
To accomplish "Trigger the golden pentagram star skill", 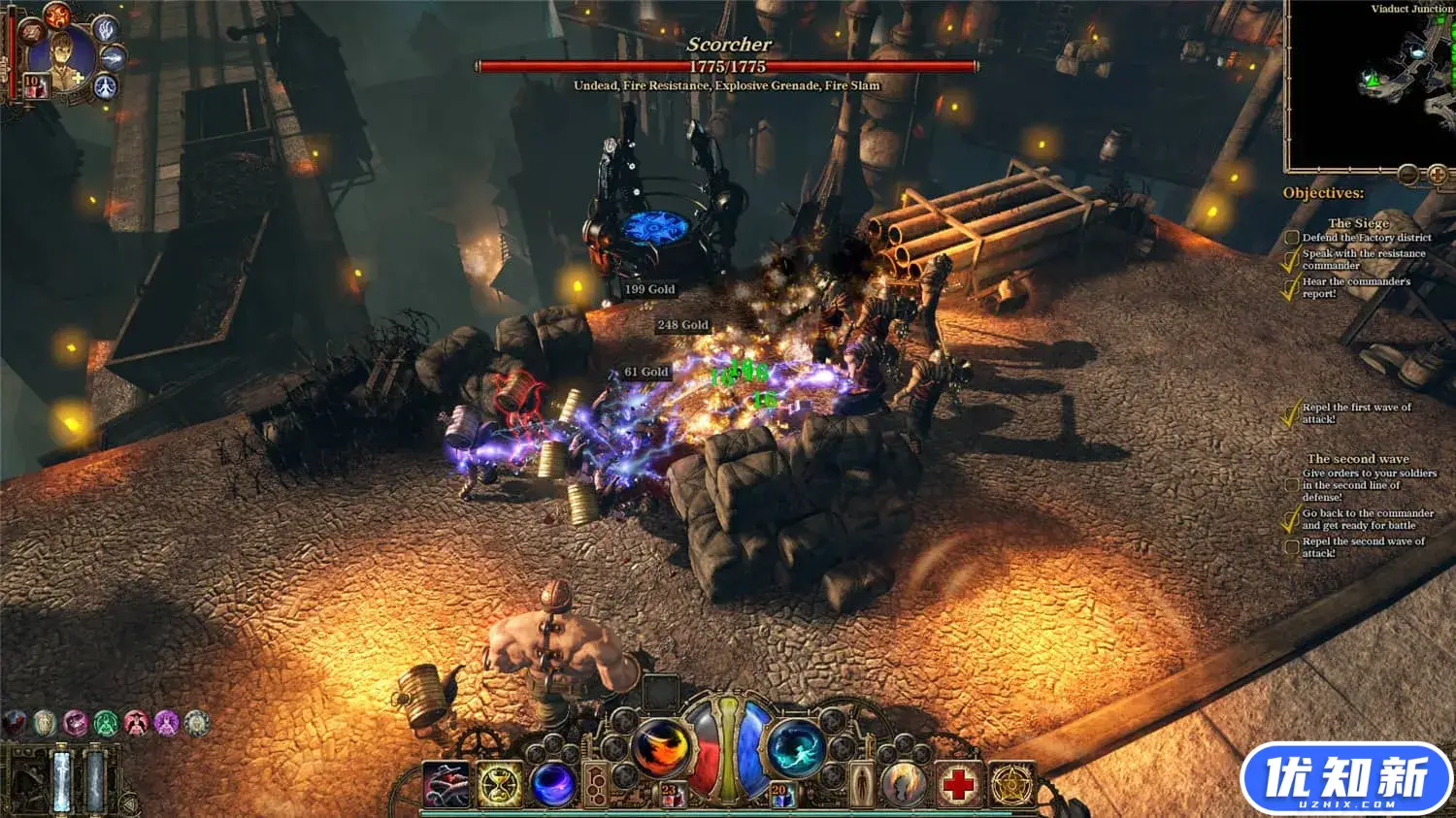I will [1012, 784].
